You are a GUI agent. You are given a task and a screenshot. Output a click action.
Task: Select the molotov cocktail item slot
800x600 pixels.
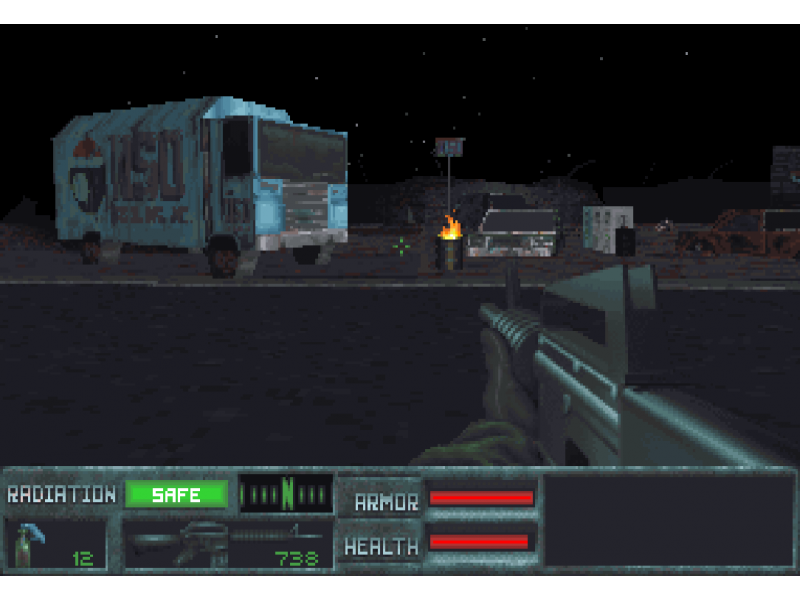(x=57, y=545)
